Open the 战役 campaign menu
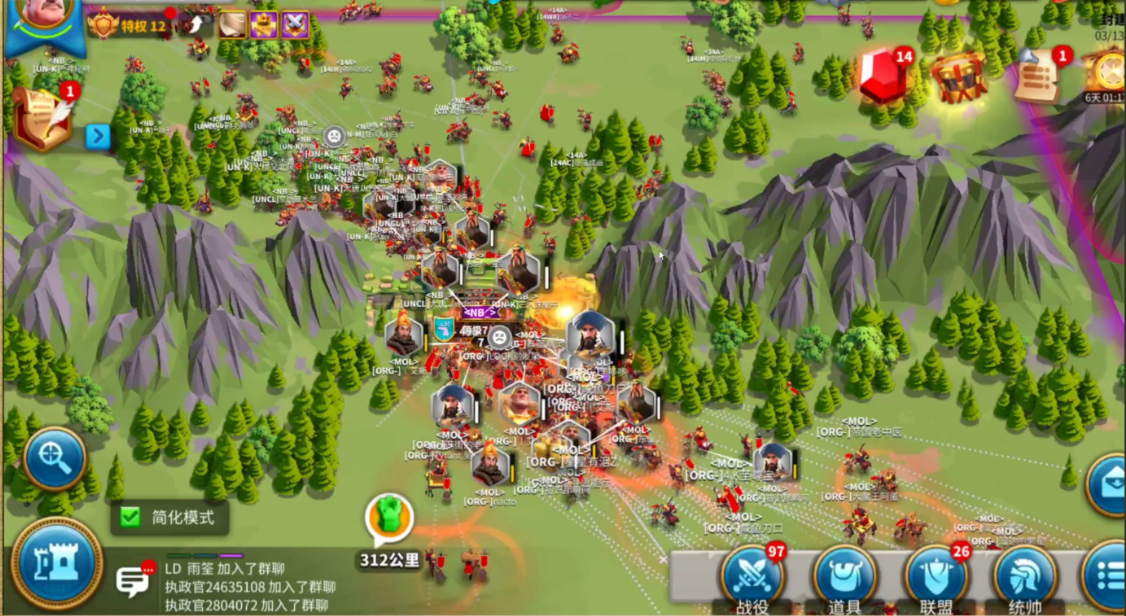Image resolution: width=1126 pixels, height=616 pixels. (752, 577)
